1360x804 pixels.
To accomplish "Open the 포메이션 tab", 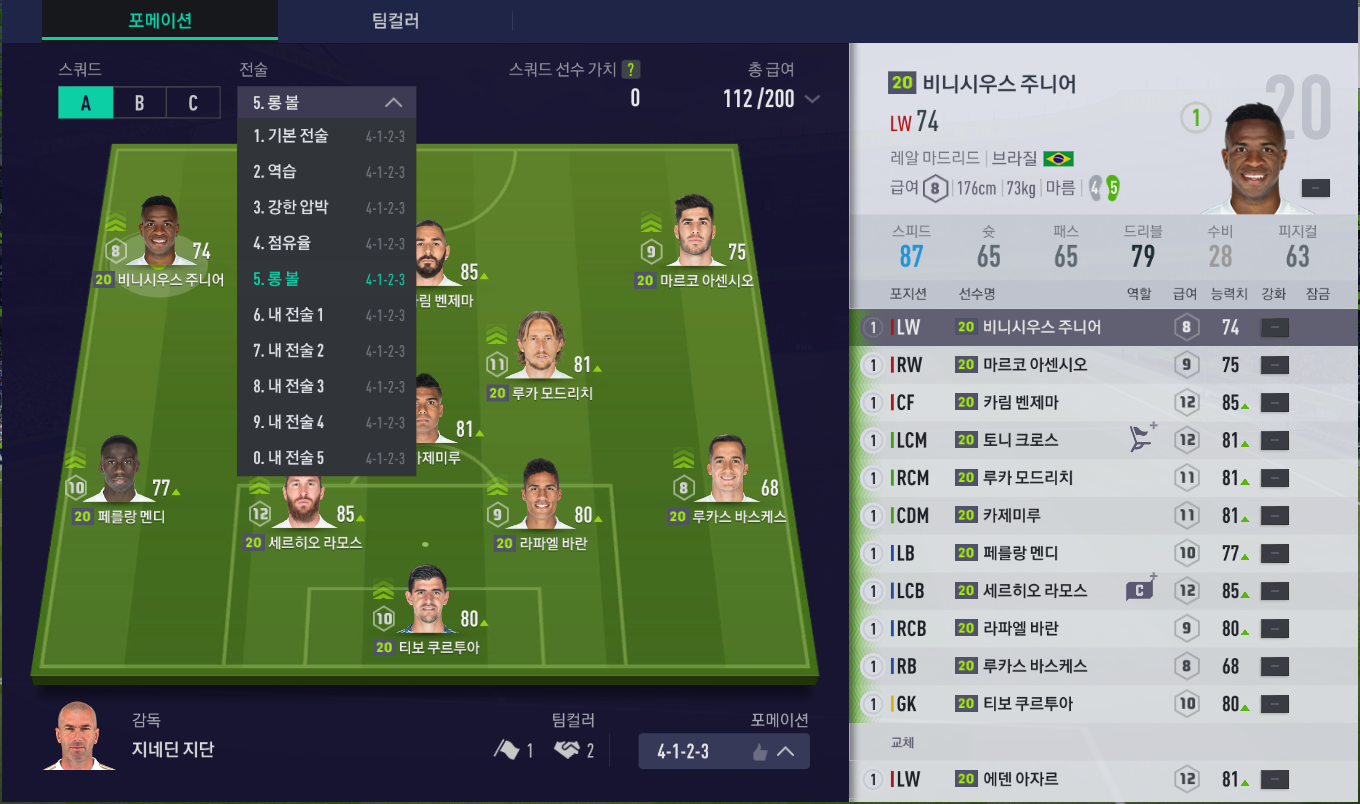I will click(160, 21).
